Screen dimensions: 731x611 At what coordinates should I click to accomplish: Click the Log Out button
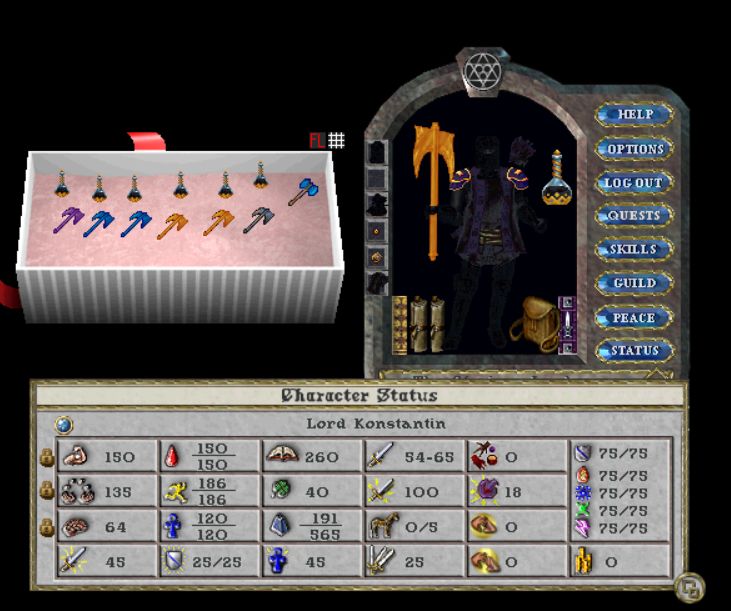coord(634,183)
